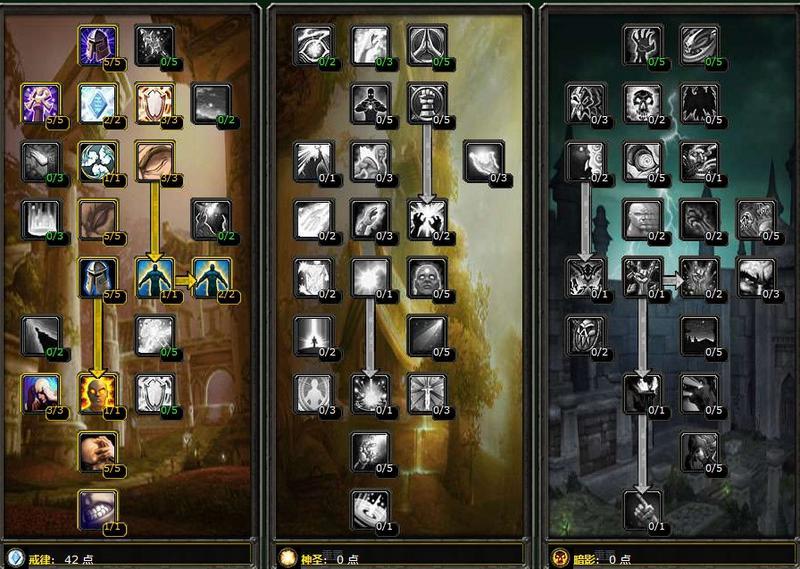
Task: Click the cross talent in the Holy tree
Action: coord(427,392)
